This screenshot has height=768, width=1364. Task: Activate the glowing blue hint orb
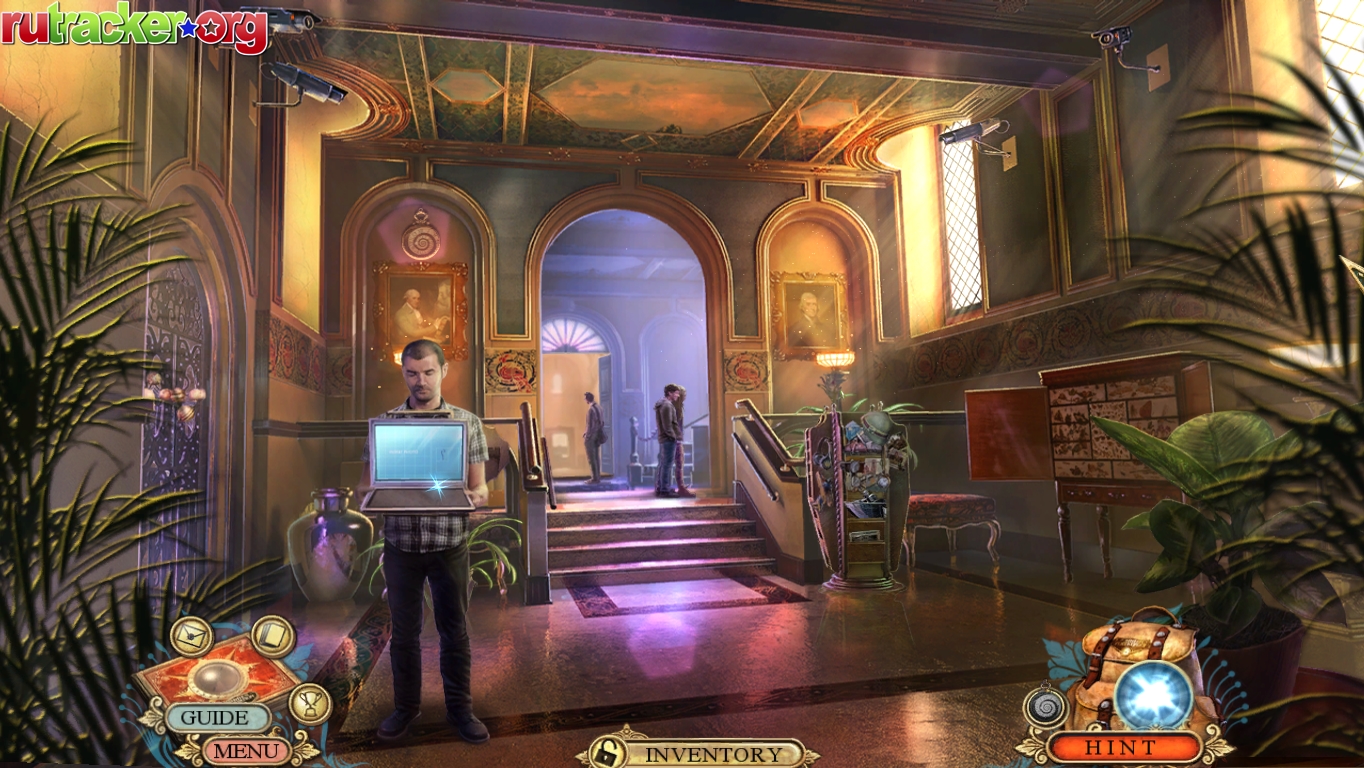[1154, 695]
